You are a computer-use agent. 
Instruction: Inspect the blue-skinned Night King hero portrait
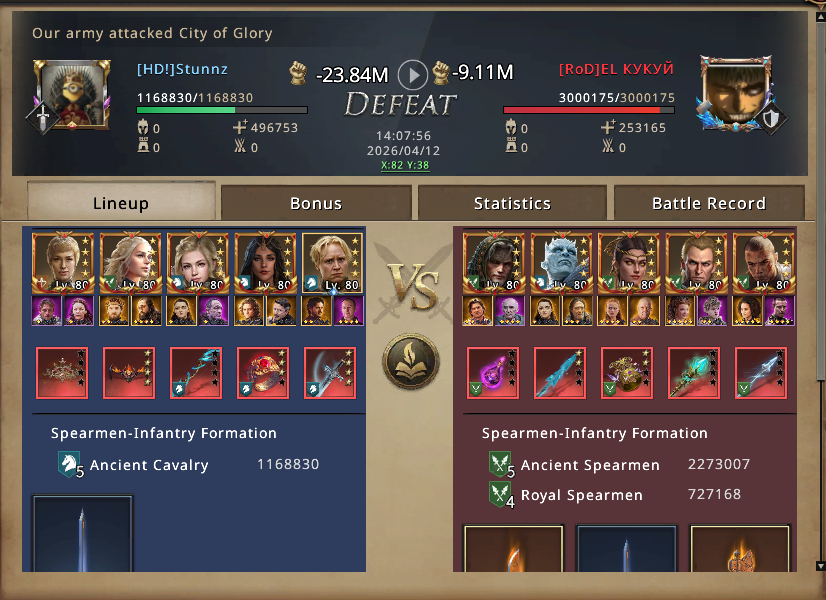click(561, 263)
